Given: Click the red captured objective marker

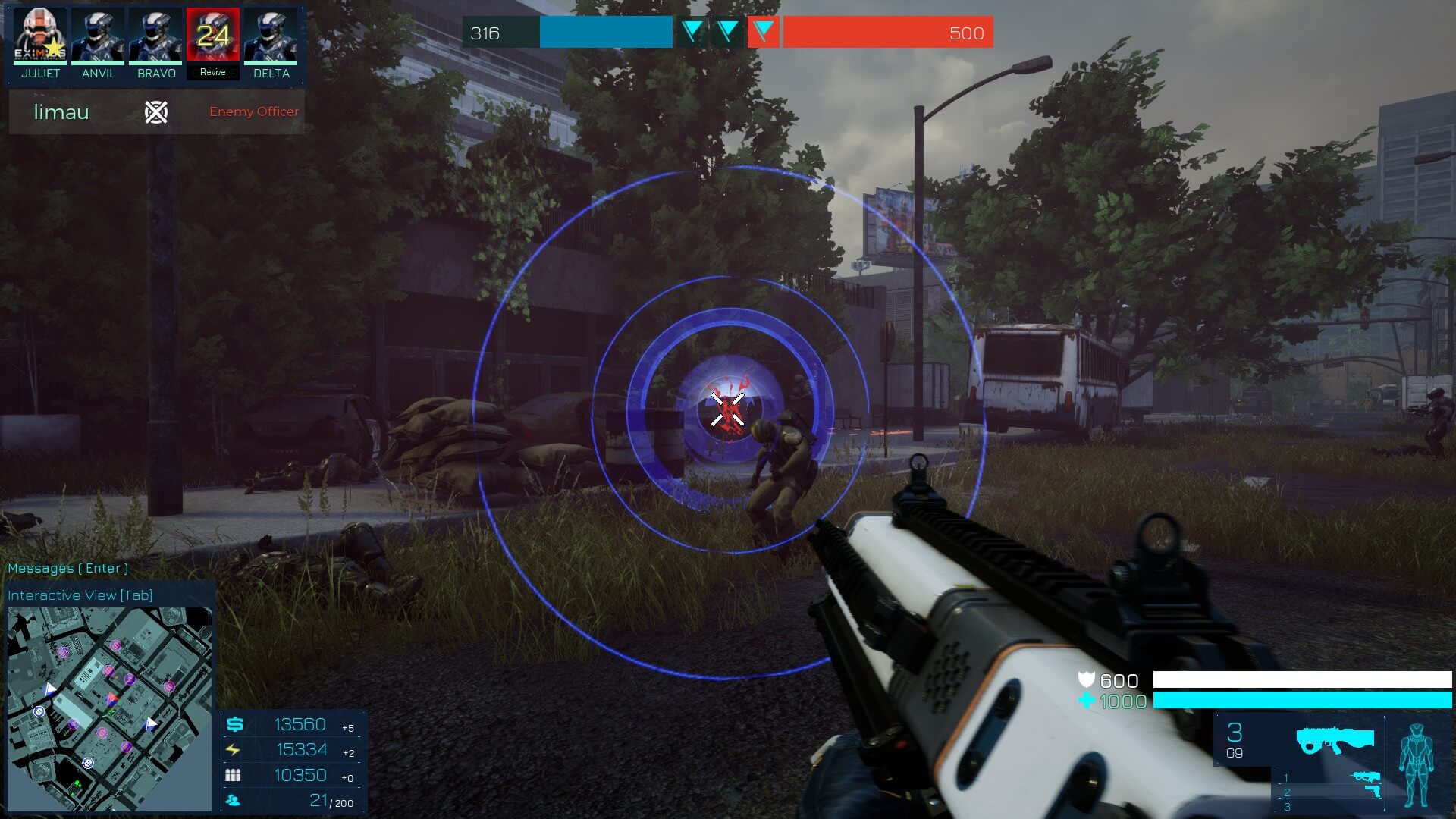Looking at the screenshot, I should point(764,32).
